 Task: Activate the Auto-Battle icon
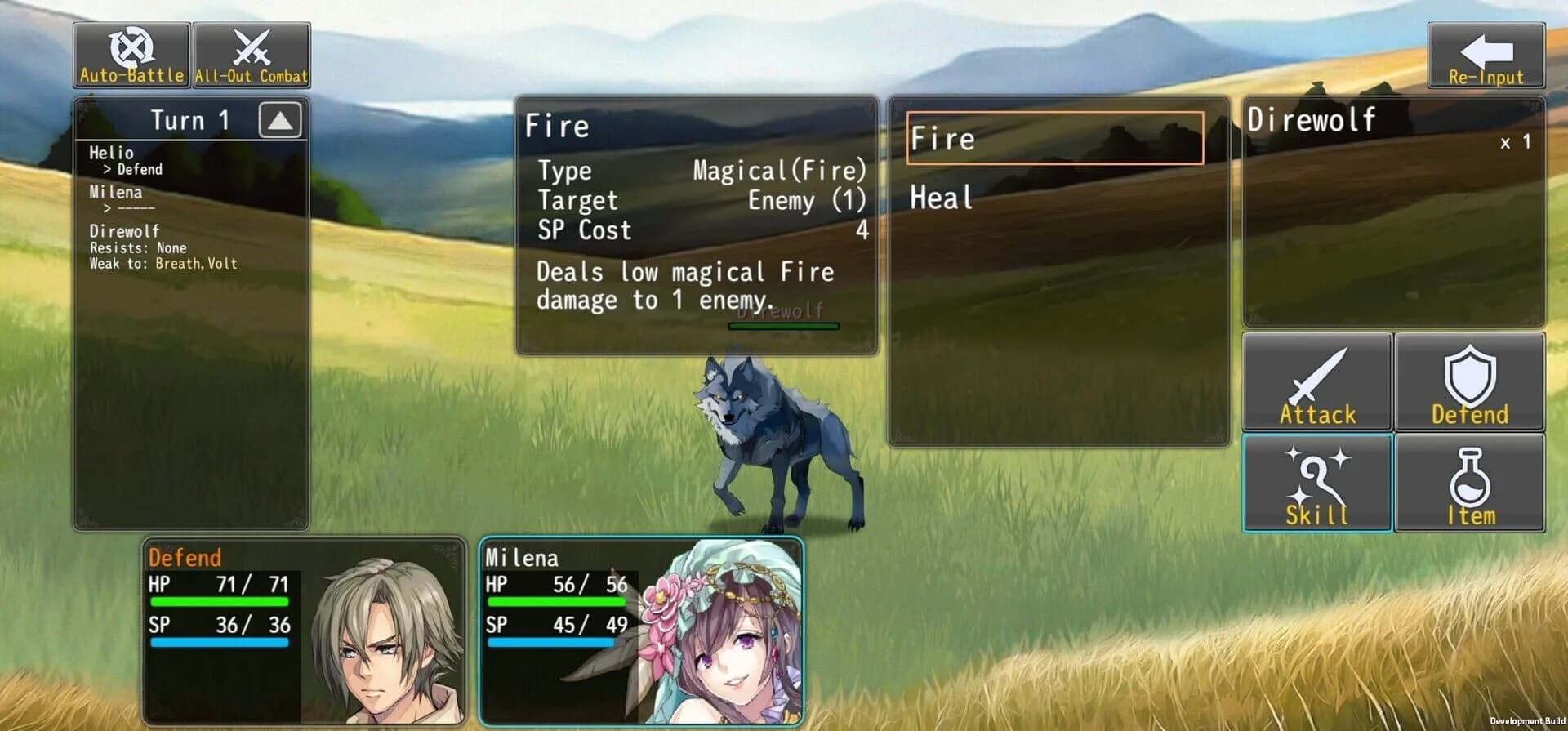pyautogui.click(x=132, y=51)
